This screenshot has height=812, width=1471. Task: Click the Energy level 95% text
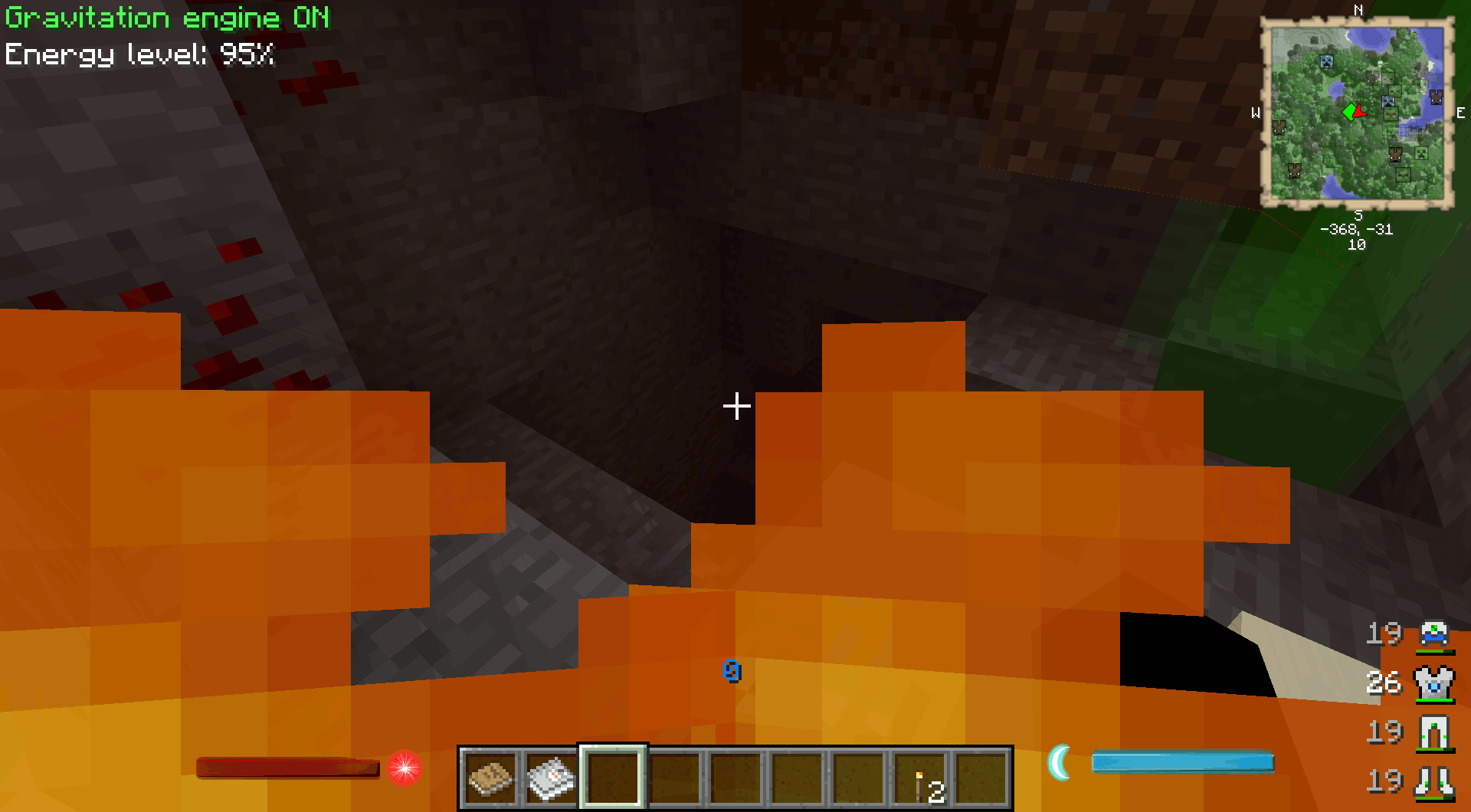(139, 54)
